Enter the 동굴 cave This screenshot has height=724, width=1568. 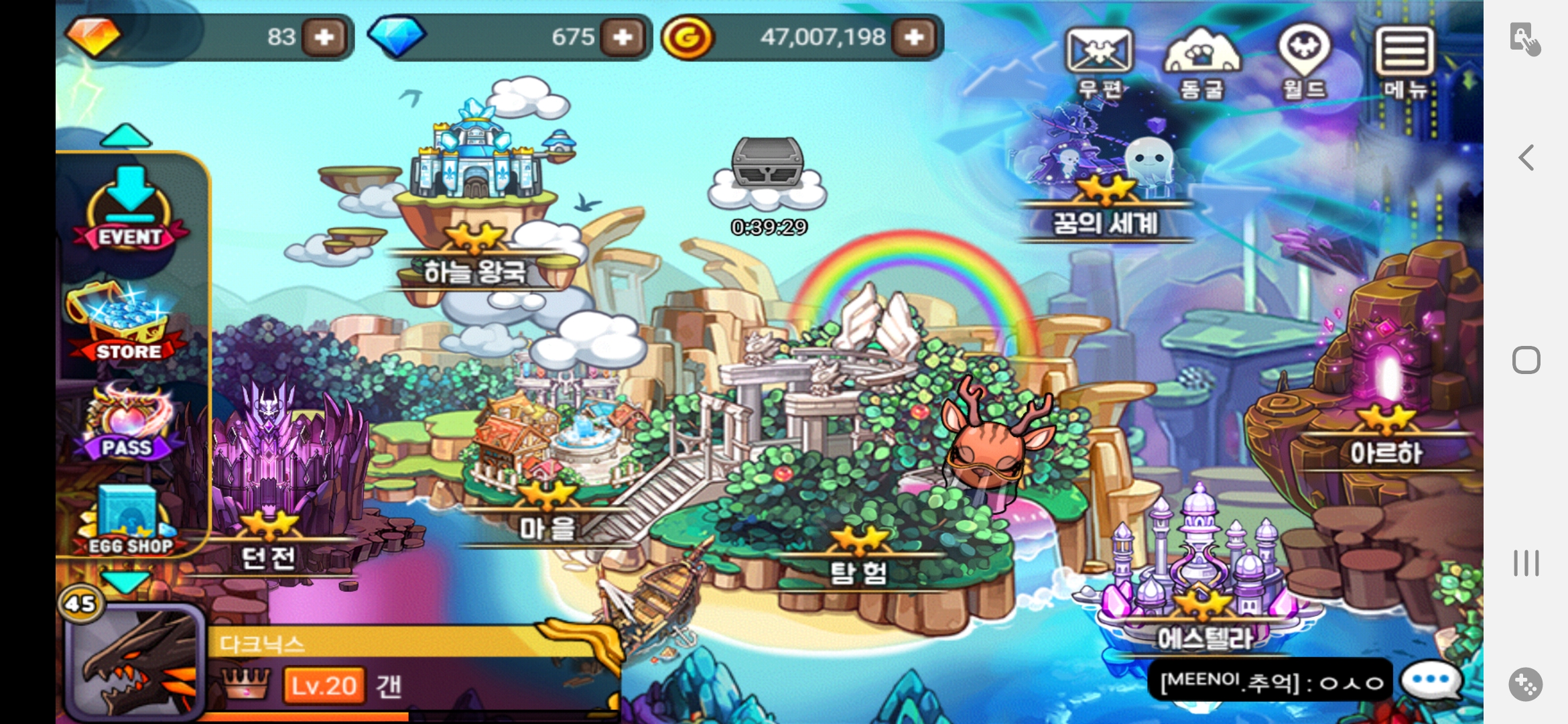click(x=1202, y=62)
